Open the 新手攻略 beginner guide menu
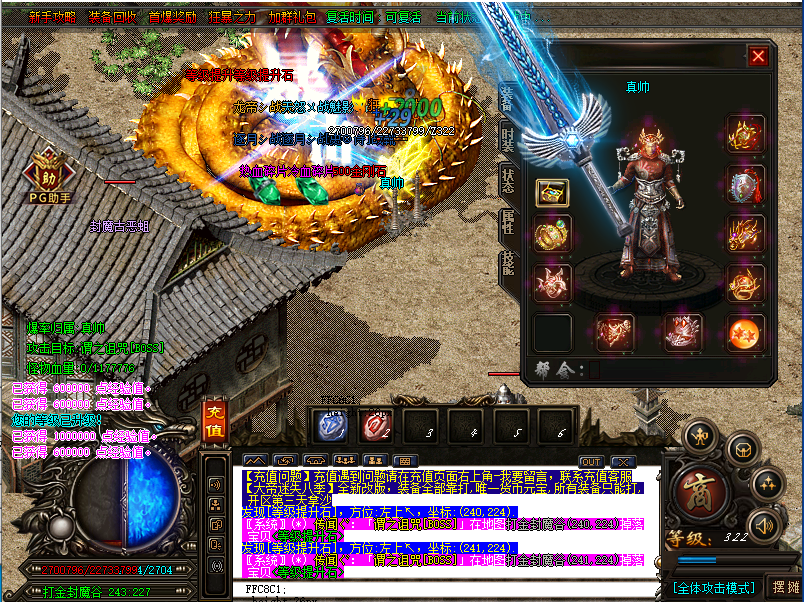804x602 pixels. coord(52,17)
